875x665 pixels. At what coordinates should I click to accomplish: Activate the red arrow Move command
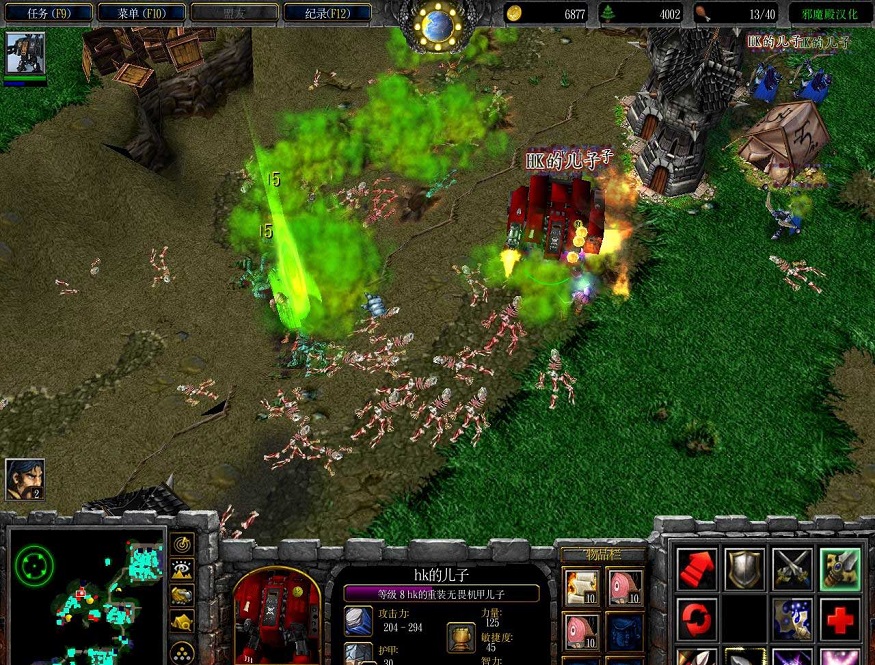[697, 569]
